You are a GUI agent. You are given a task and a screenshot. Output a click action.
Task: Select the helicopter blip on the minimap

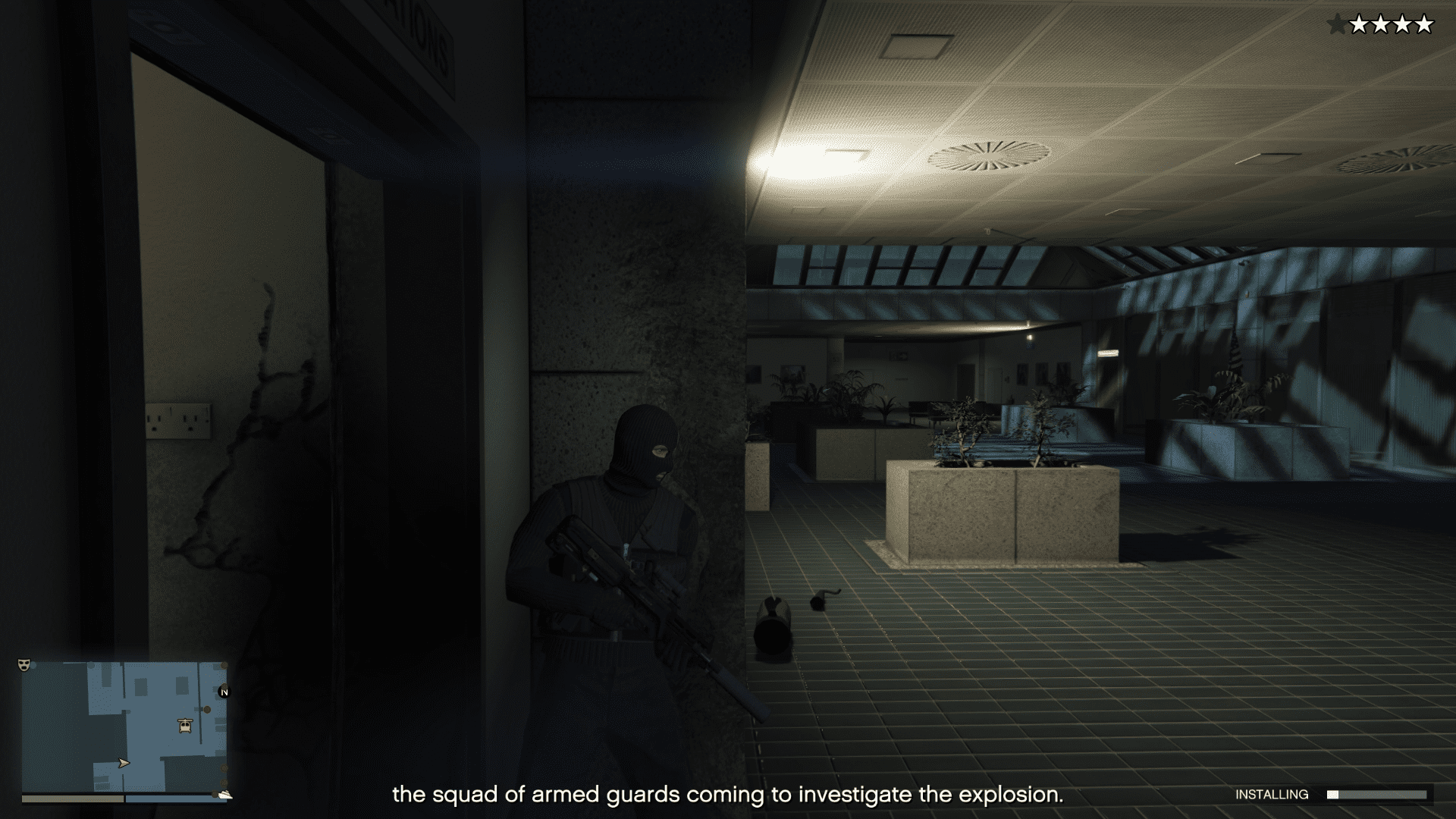pos(185,726)
